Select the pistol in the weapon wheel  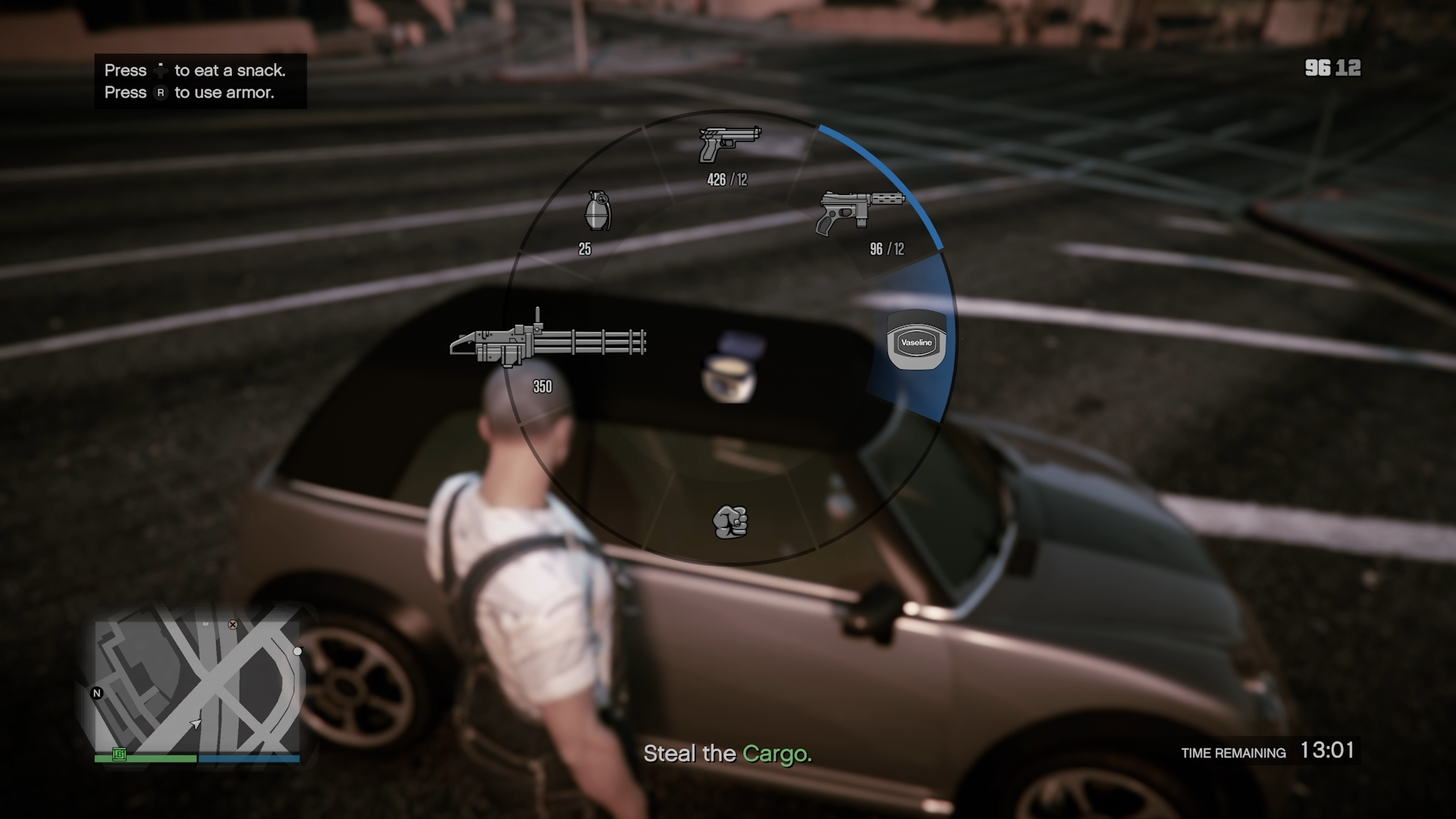point(729,145)
